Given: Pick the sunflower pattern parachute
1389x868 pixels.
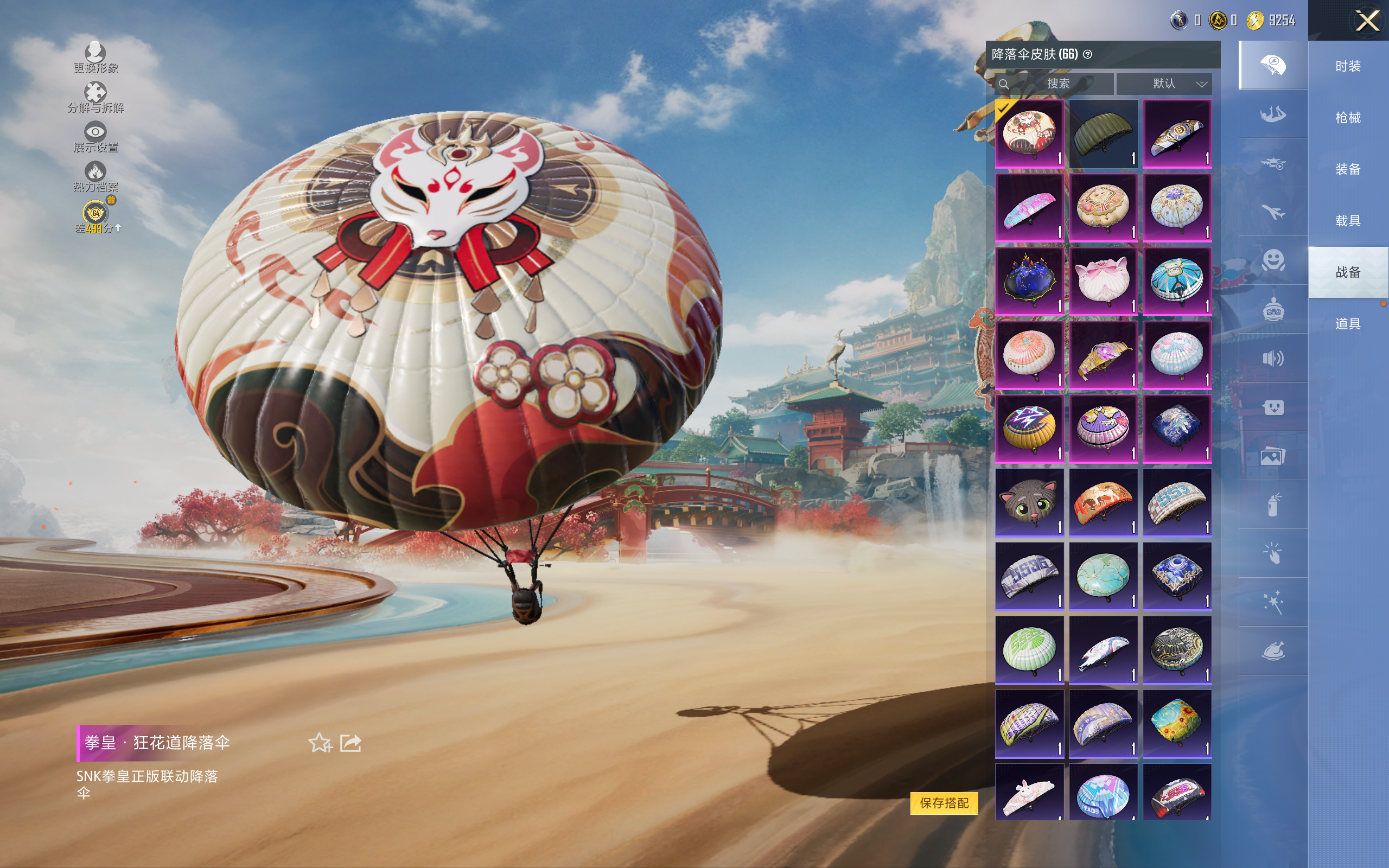Looking at the screenshot, I should point(1177,723).
